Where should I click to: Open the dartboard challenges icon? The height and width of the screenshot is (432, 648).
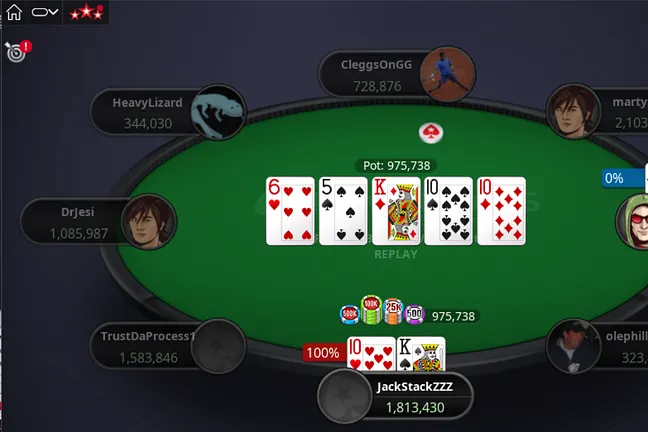(16, 52)
